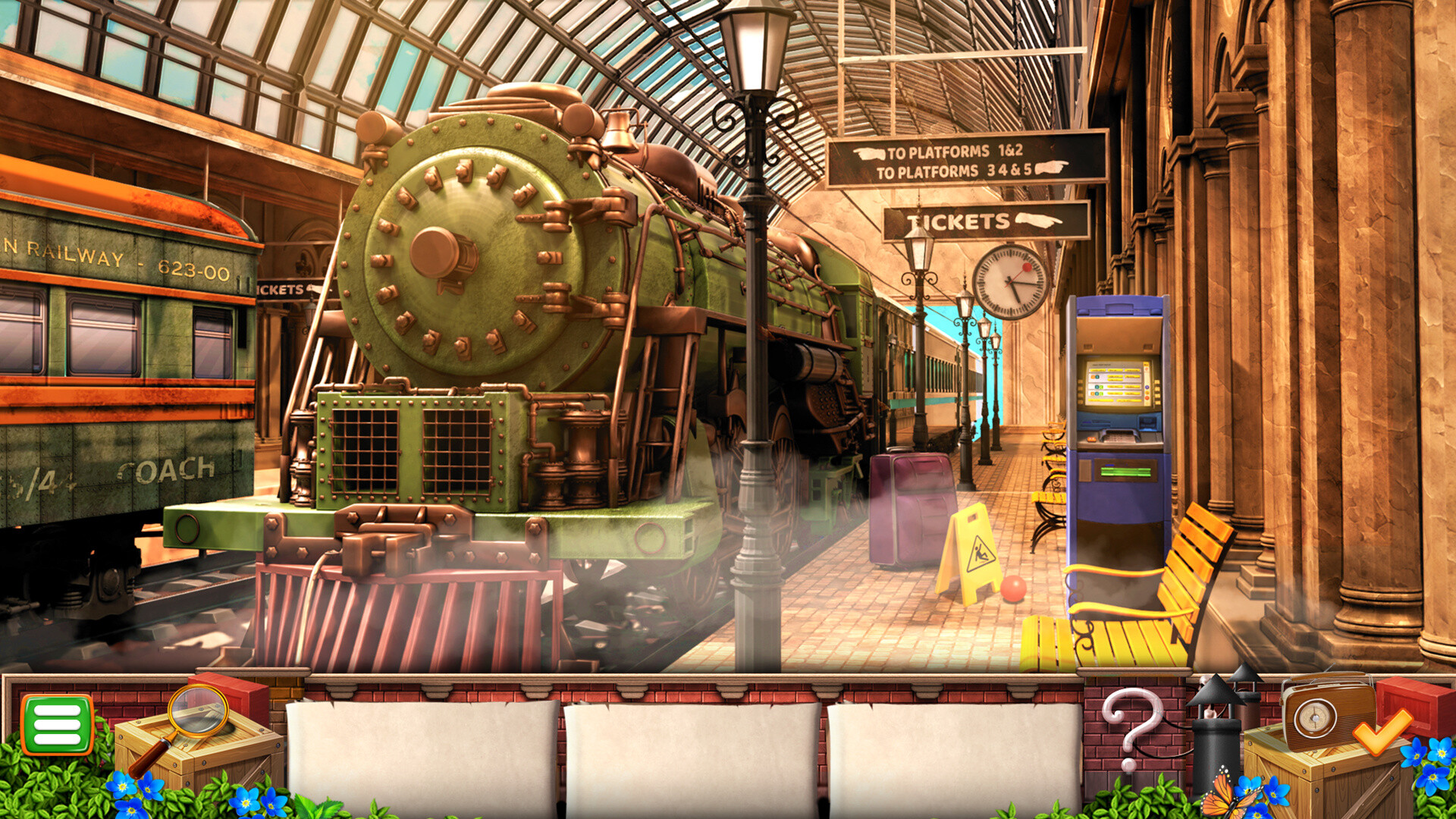This screenshot has width=1456, height=819.
Task: Click the station wall clock
Action: tap(1009, 281)
